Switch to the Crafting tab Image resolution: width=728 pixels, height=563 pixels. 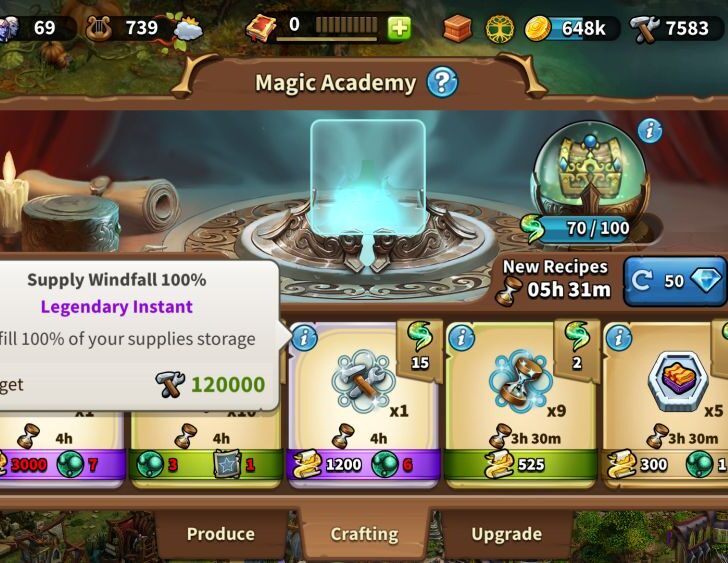point(364,534)
